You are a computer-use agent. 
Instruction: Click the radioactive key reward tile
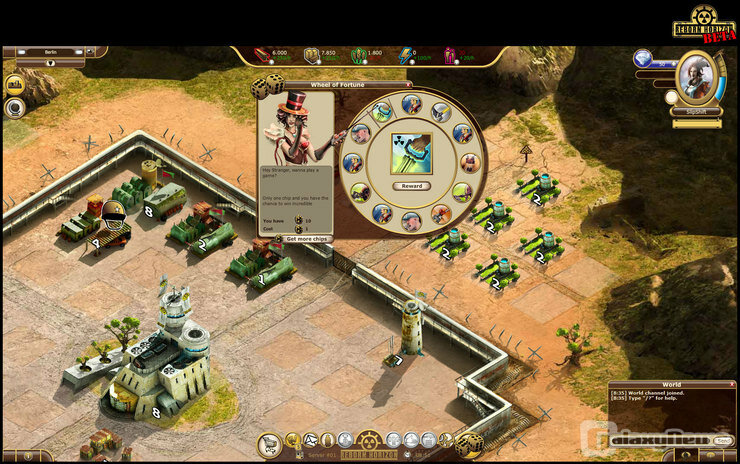411,154
